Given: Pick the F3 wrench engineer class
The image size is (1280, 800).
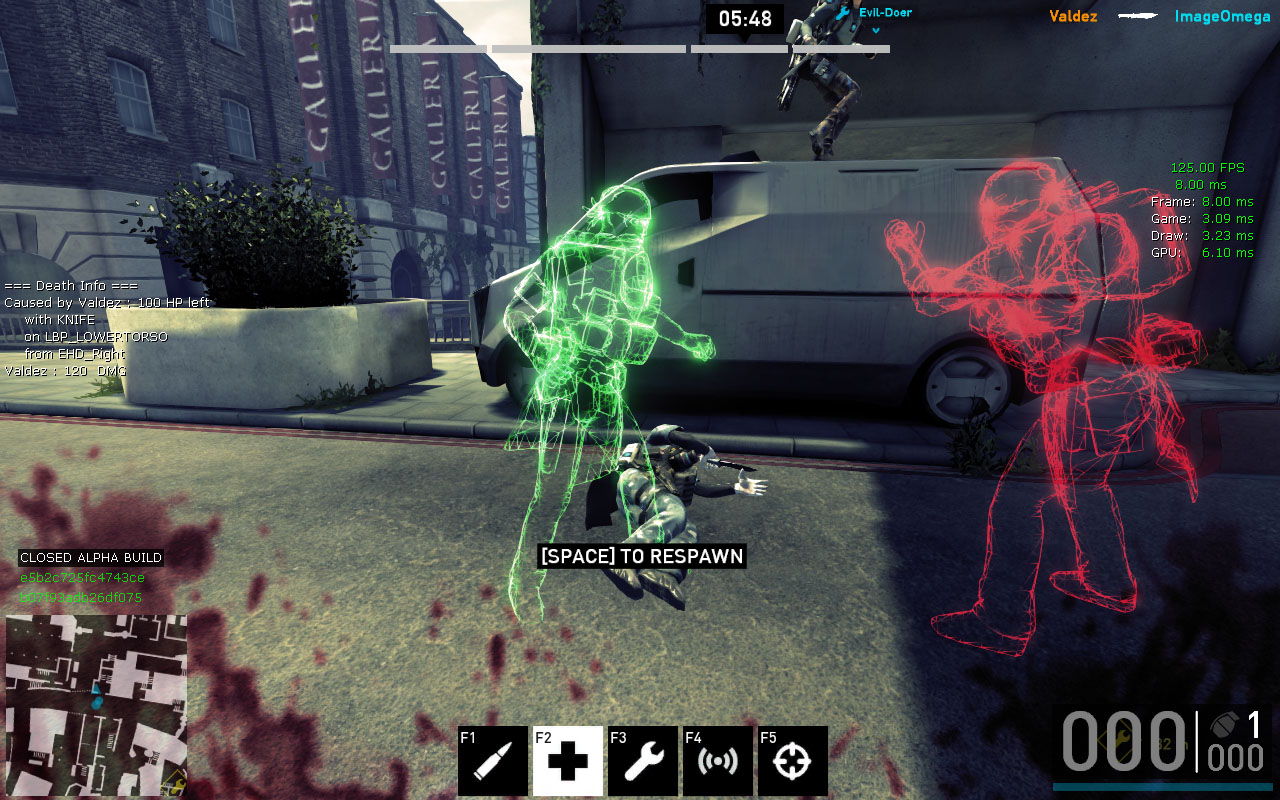Looking at the screenshot, I should 643,761.
